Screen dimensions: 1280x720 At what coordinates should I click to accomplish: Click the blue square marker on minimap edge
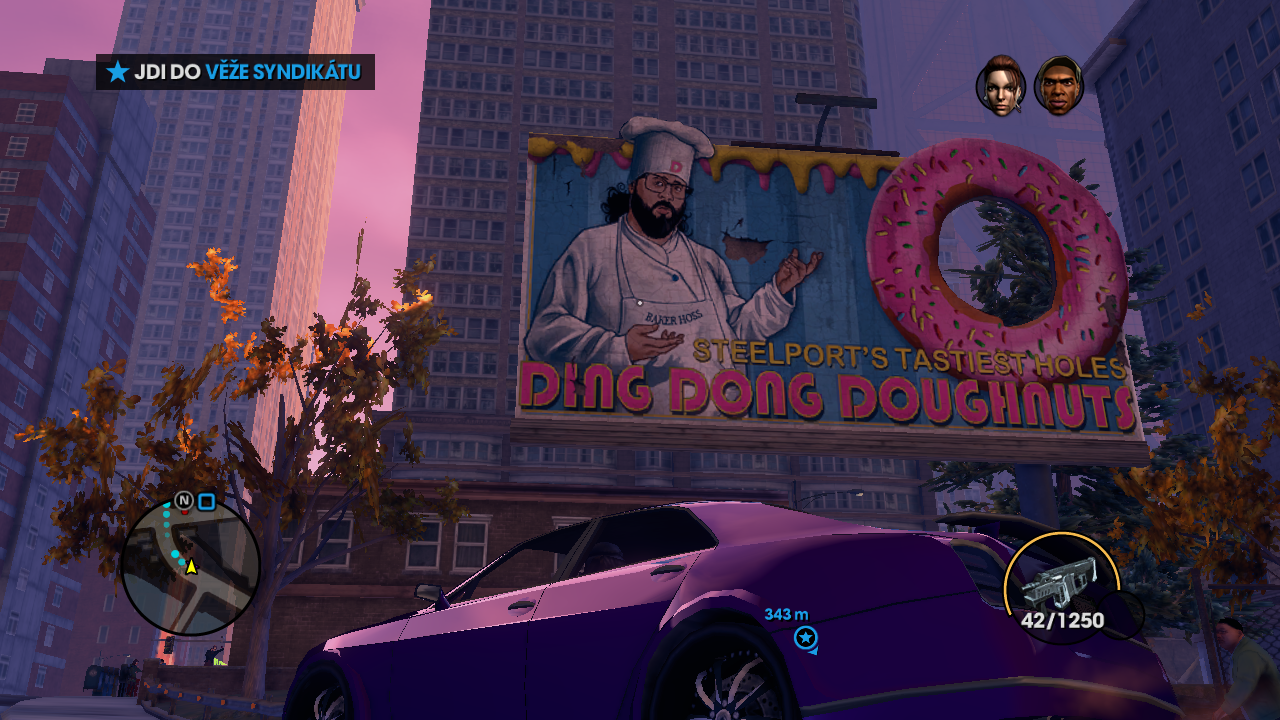click(206, 501)
